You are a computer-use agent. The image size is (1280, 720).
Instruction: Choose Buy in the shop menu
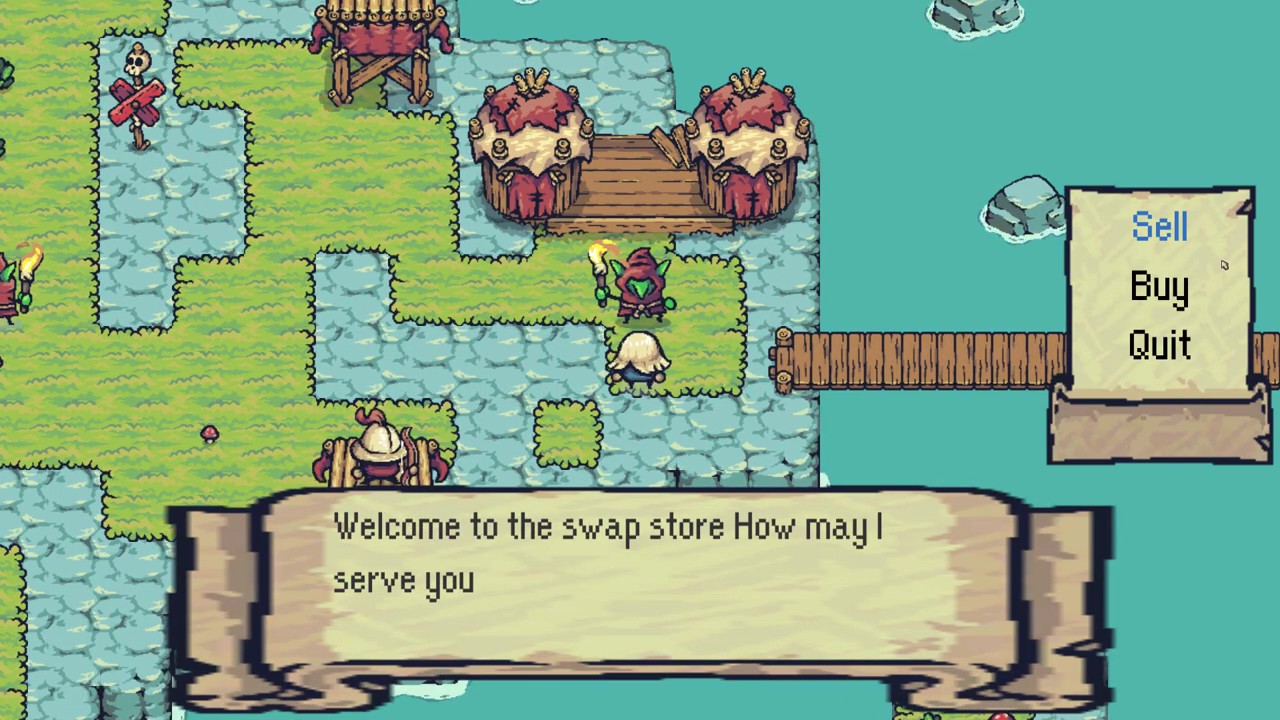coord(1159,287)
